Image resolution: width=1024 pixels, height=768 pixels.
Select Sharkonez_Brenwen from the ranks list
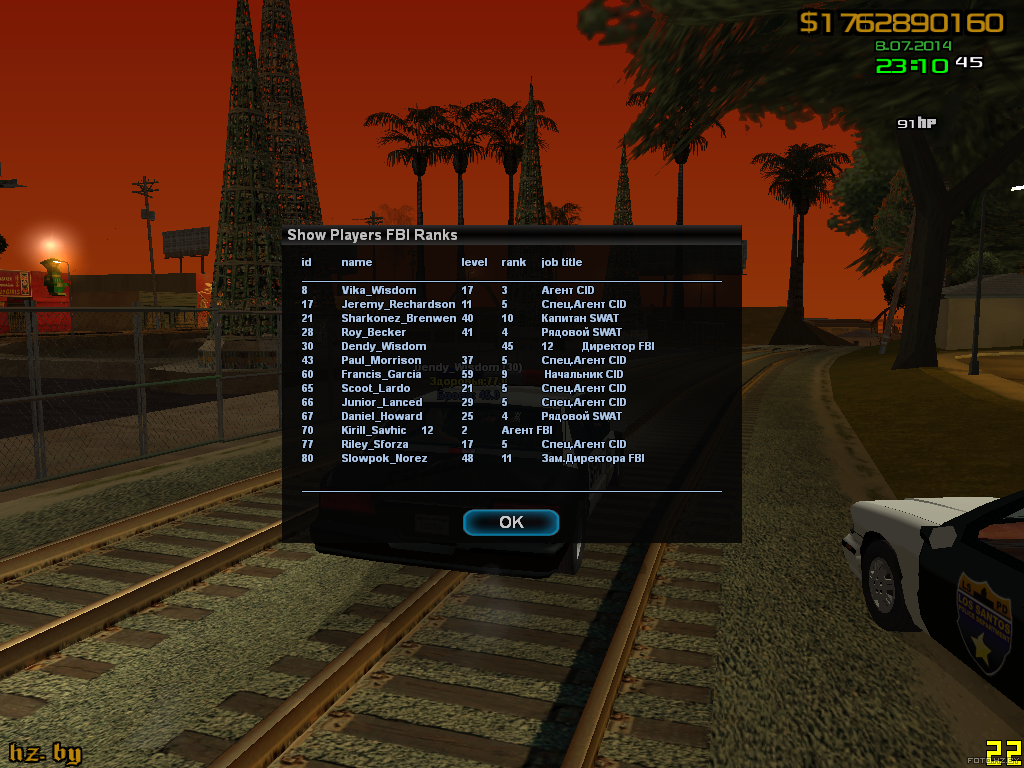tap(398, 318)
